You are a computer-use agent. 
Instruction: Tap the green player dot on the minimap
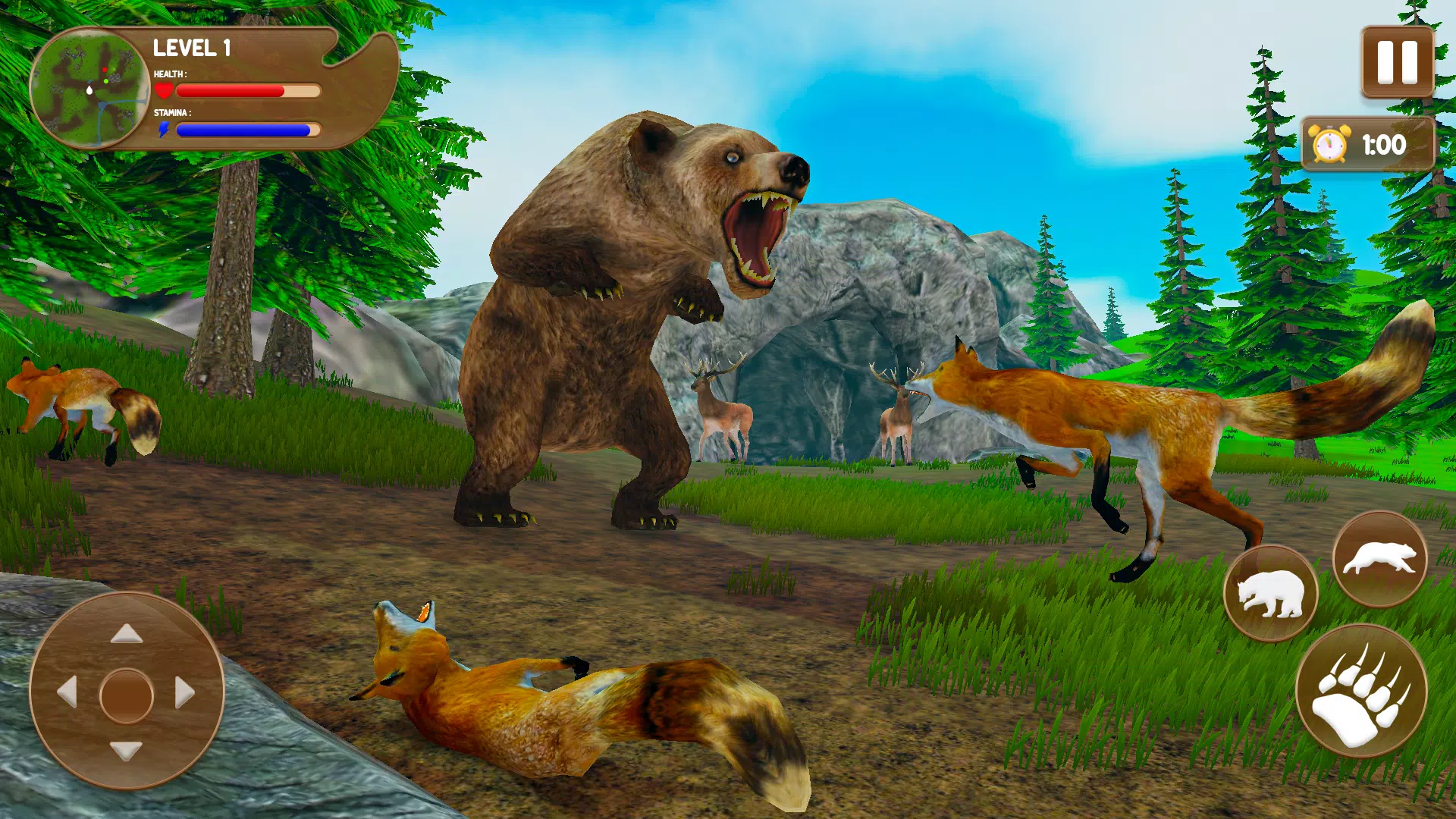coord(106,81)
